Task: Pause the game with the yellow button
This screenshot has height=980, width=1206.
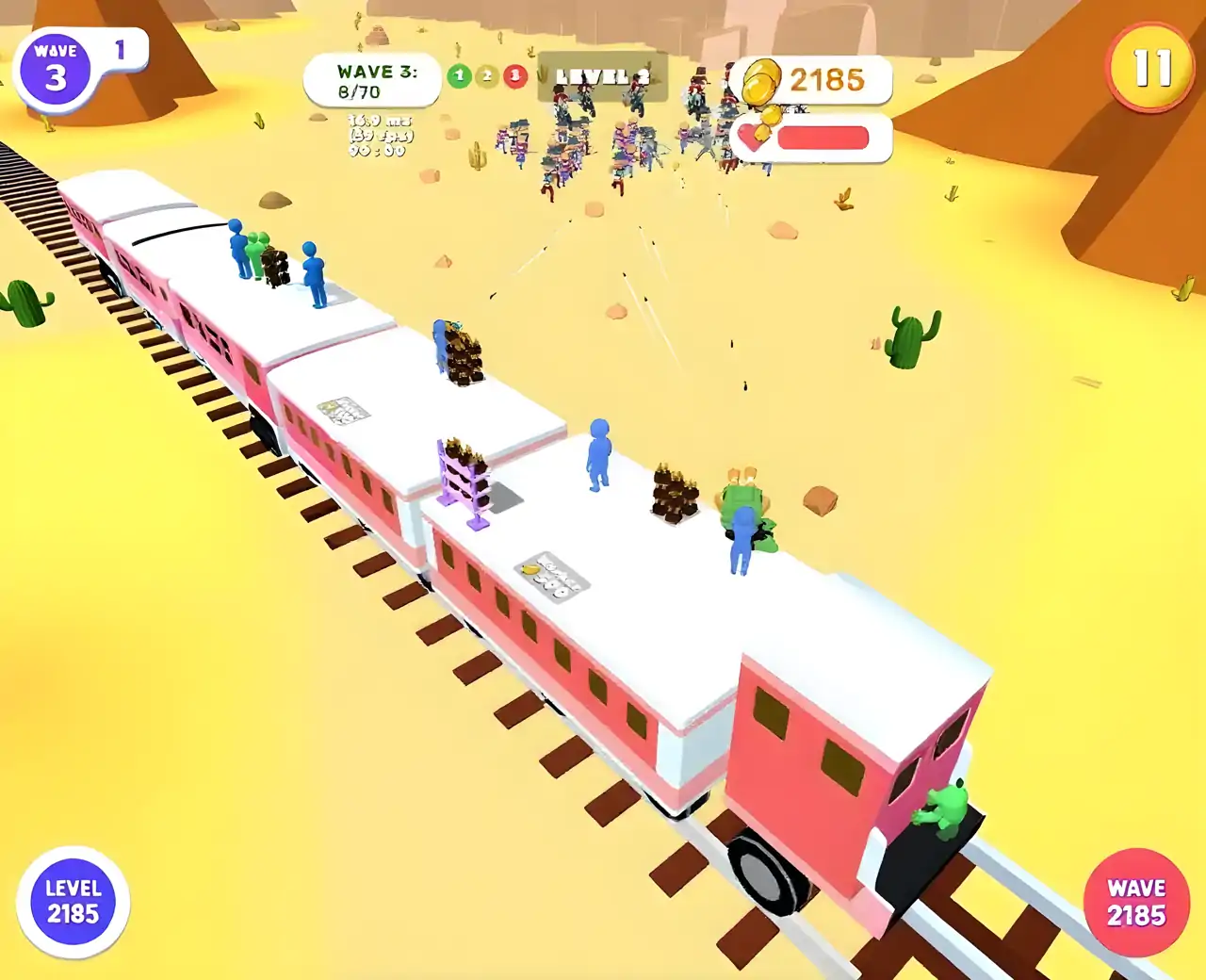Action: tap(1150, 67)
